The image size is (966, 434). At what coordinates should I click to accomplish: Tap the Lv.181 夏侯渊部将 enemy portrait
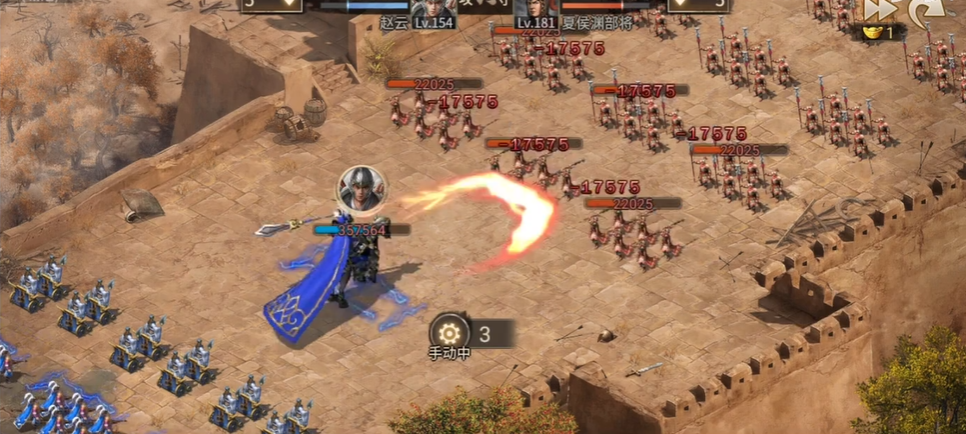535,8
